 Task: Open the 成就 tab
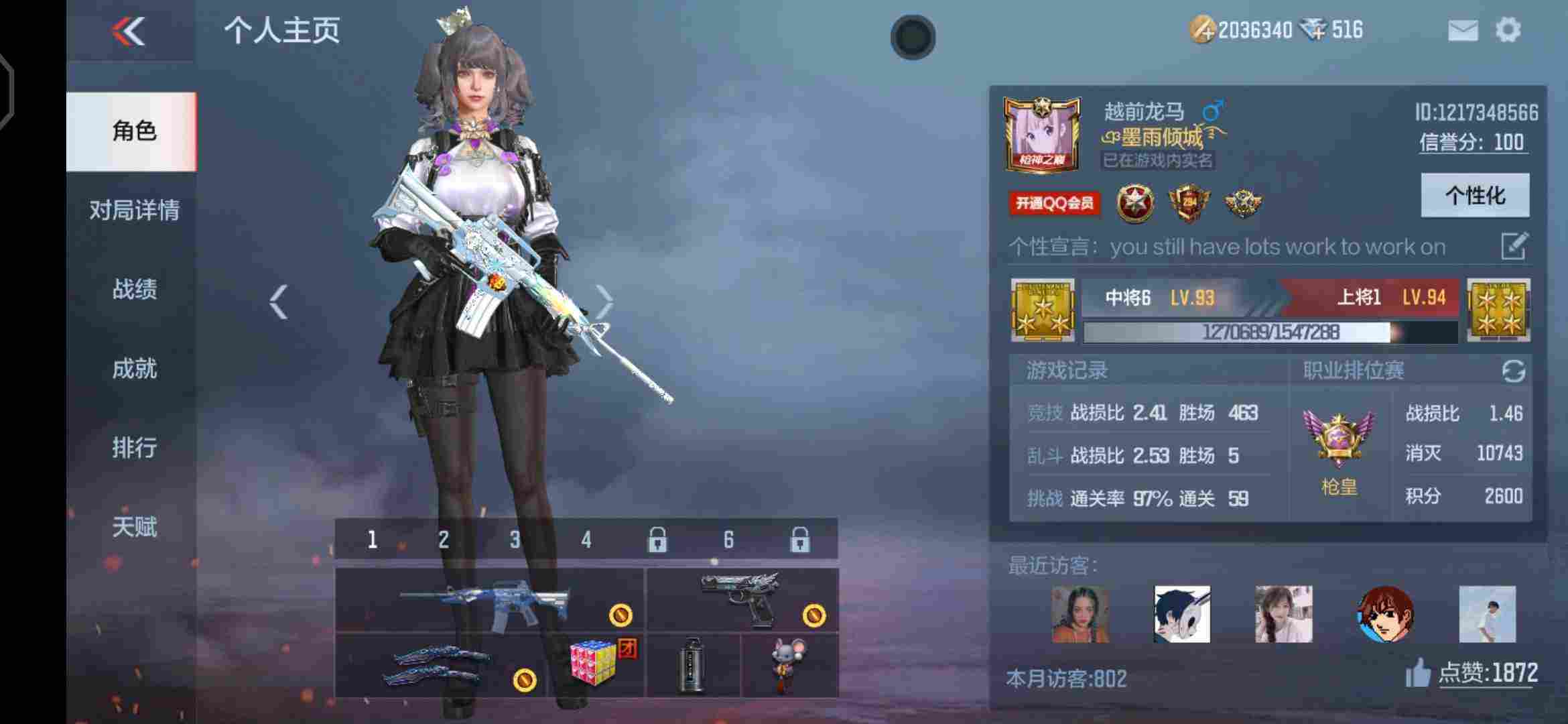tap(133, 369)
